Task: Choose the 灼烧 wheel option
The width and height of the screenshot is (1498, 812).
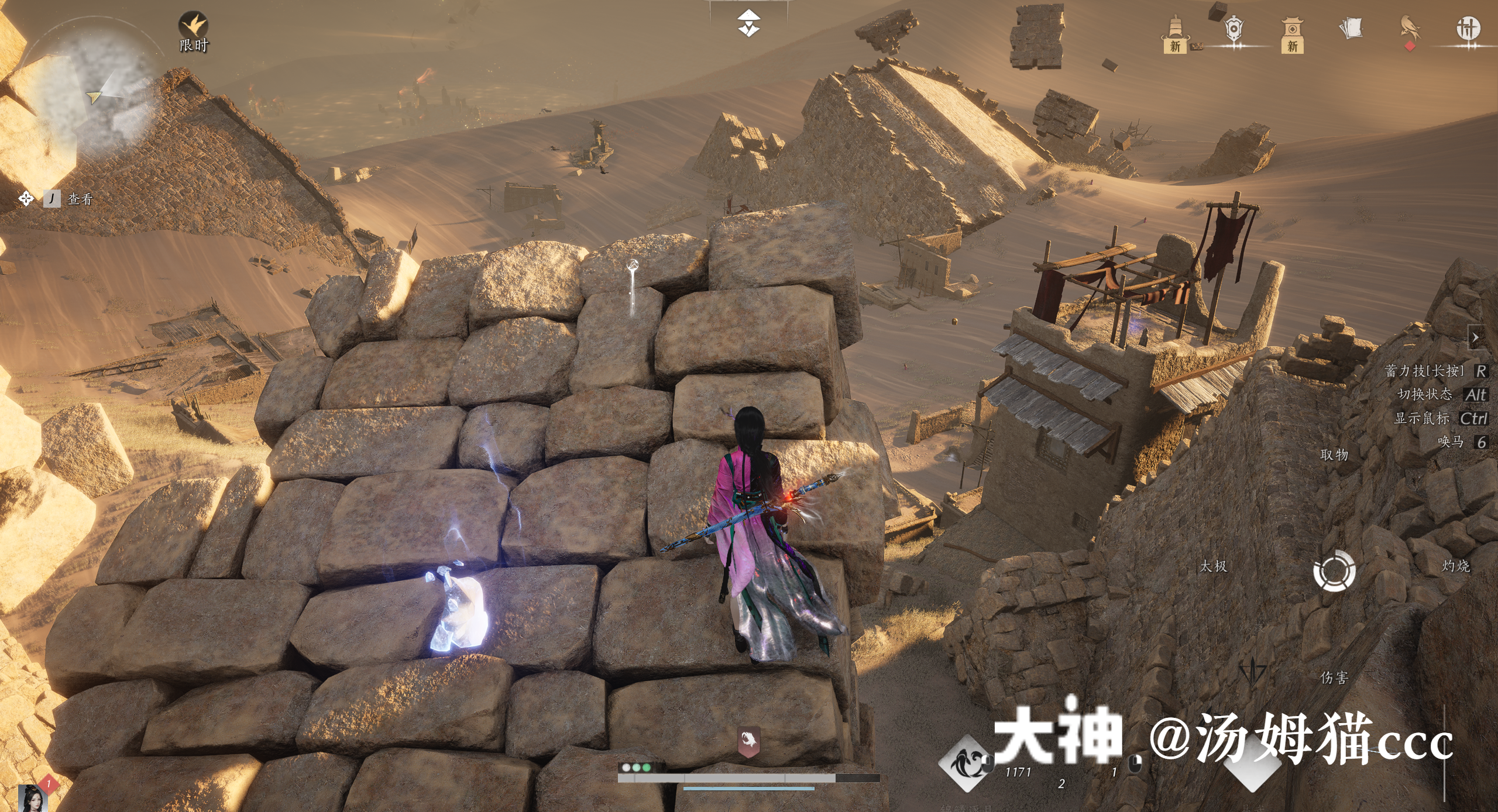Action: [x=1455, y=566]
